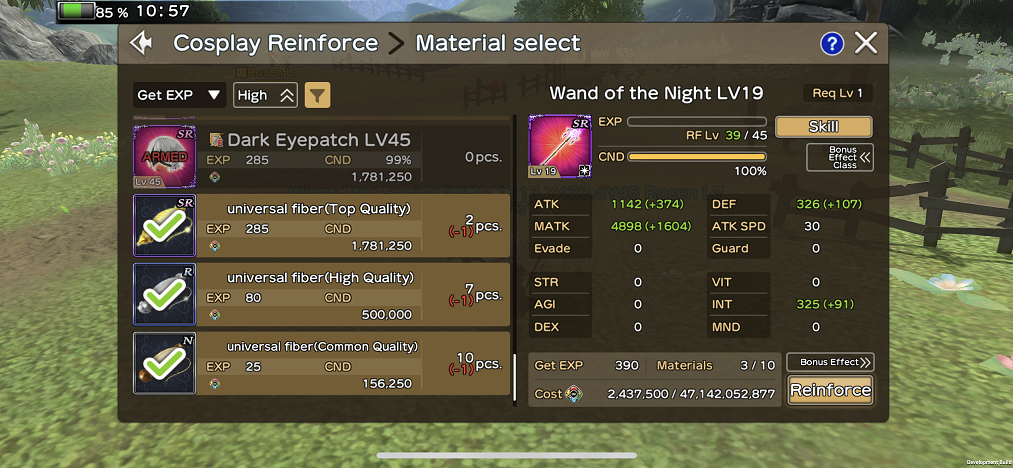This screenshot has height=468, width=1013.
Task: Confirm with the Reinforce button
Action: pyautogui.click(x=829, y=390)
